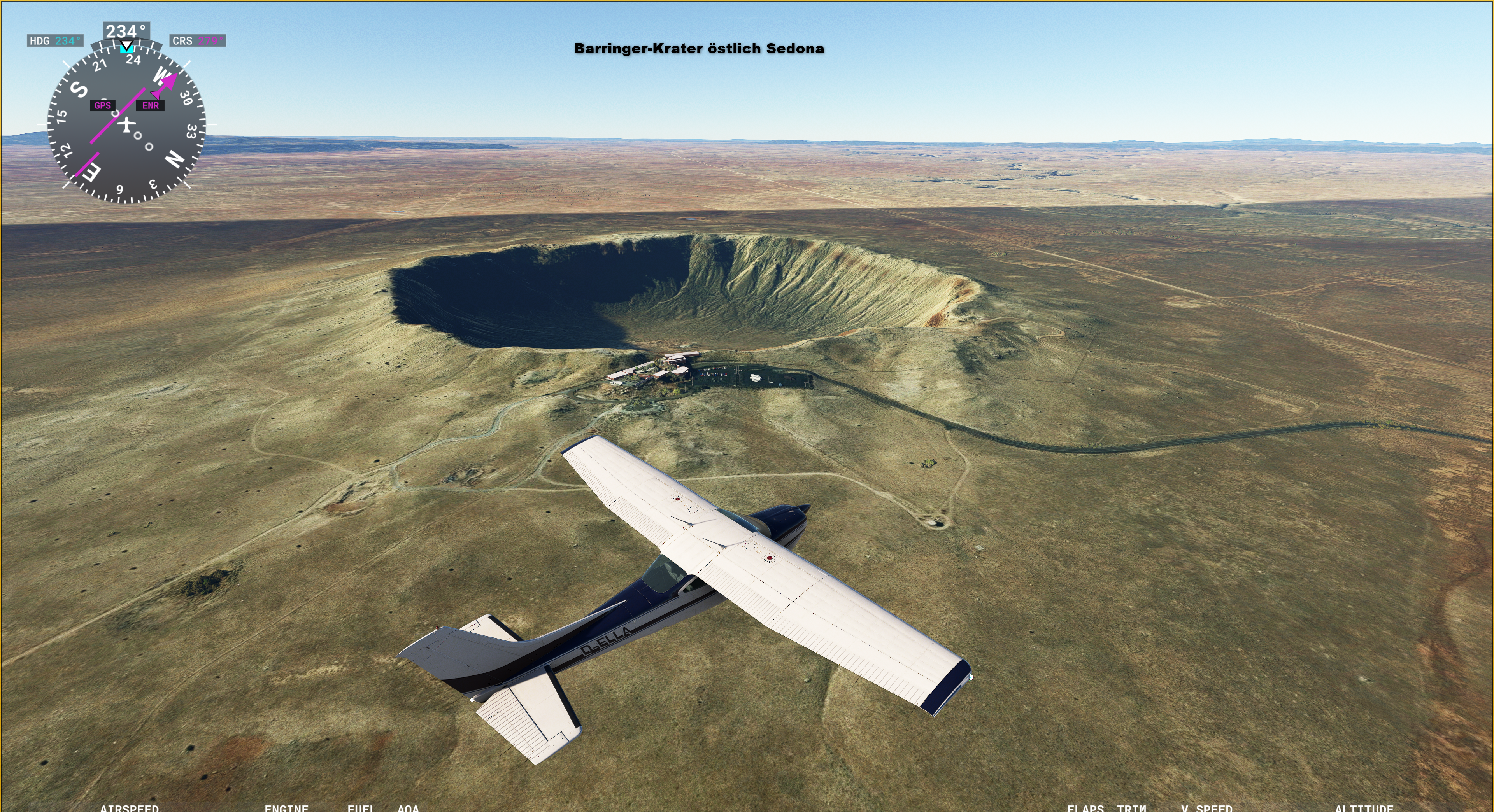The image size is (1494, 812).
Task: Click the GPS navigation source label
Action: [103, 105]
